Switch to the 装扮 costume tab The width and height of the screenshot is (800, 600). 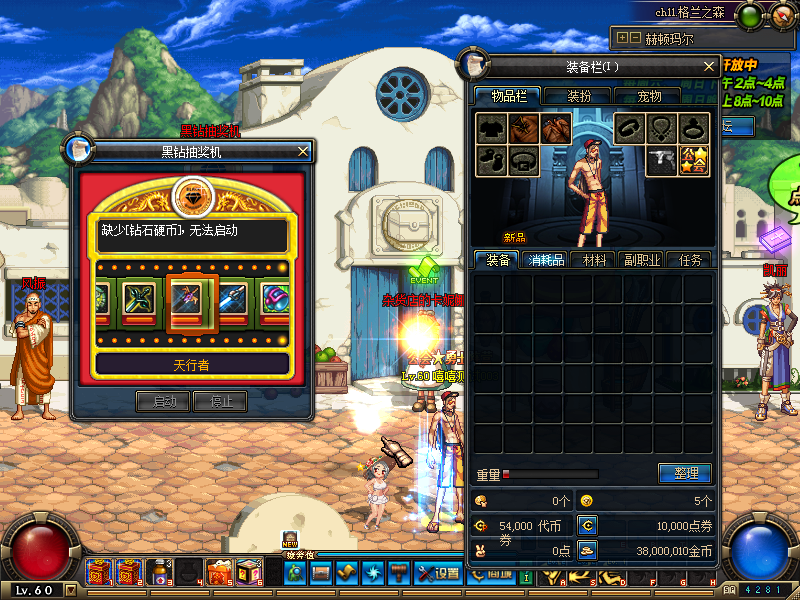579,96
